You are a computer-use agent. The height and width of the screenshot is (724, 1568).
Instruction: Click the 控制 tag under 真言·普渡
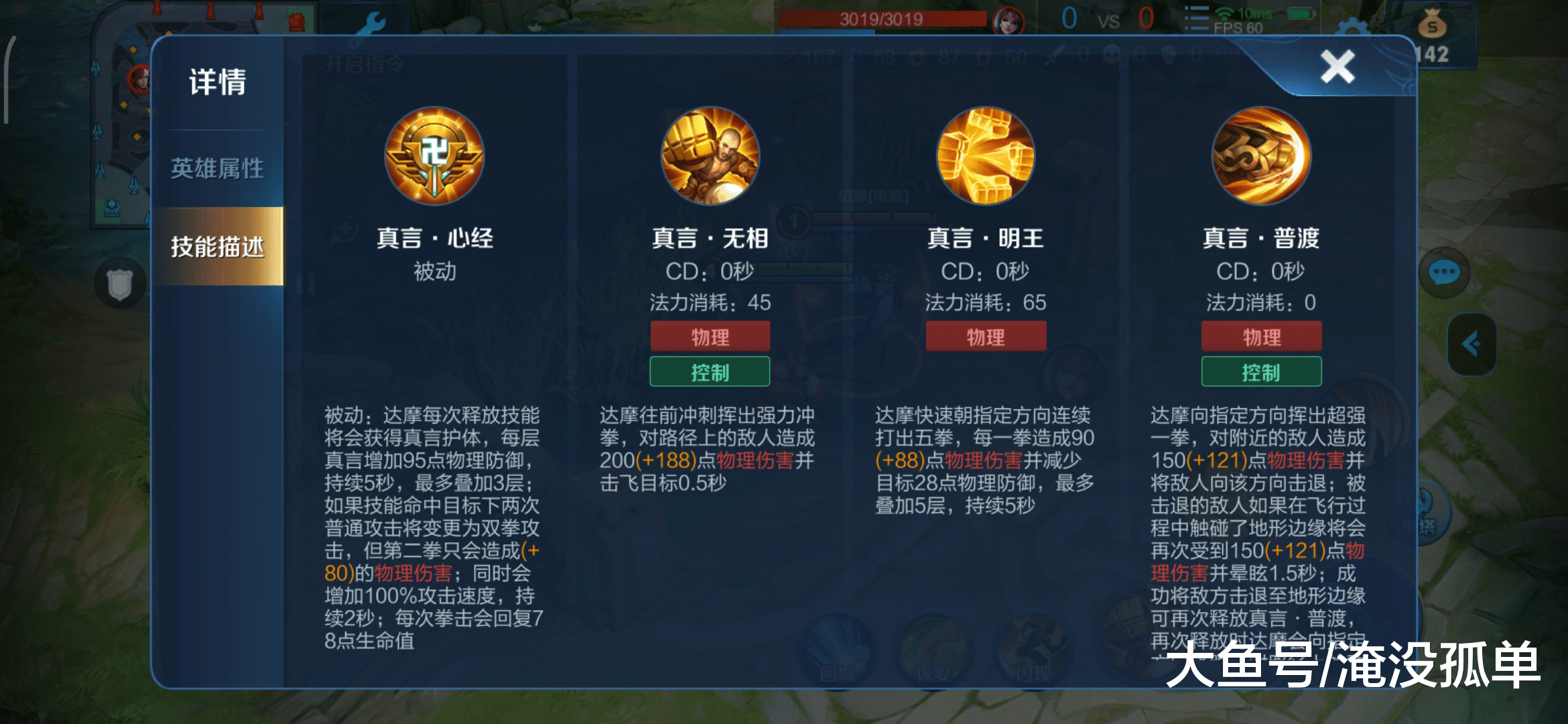[1261, 371]
